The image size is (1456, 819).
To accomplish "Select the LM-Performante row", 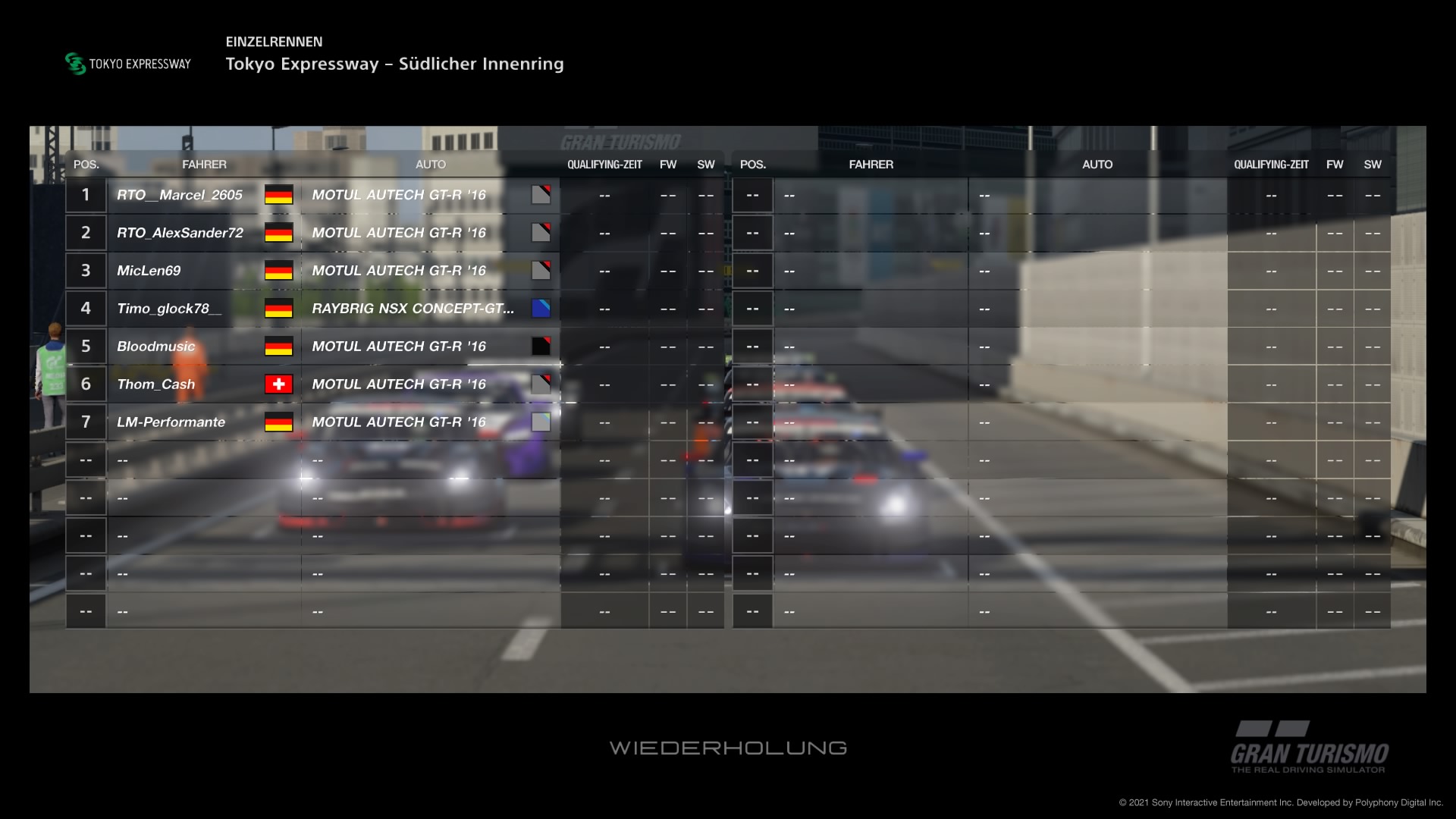I will [x=171, y=422].
